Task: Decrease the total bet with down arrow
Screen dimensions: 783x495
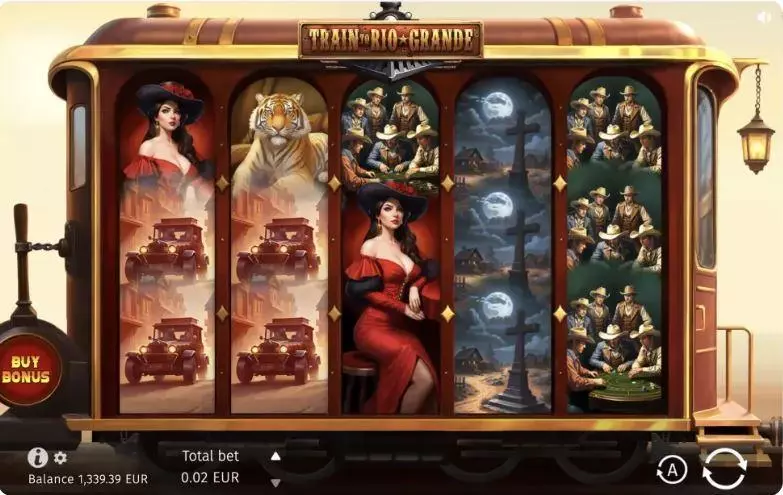Action: [x=276, y=482]
